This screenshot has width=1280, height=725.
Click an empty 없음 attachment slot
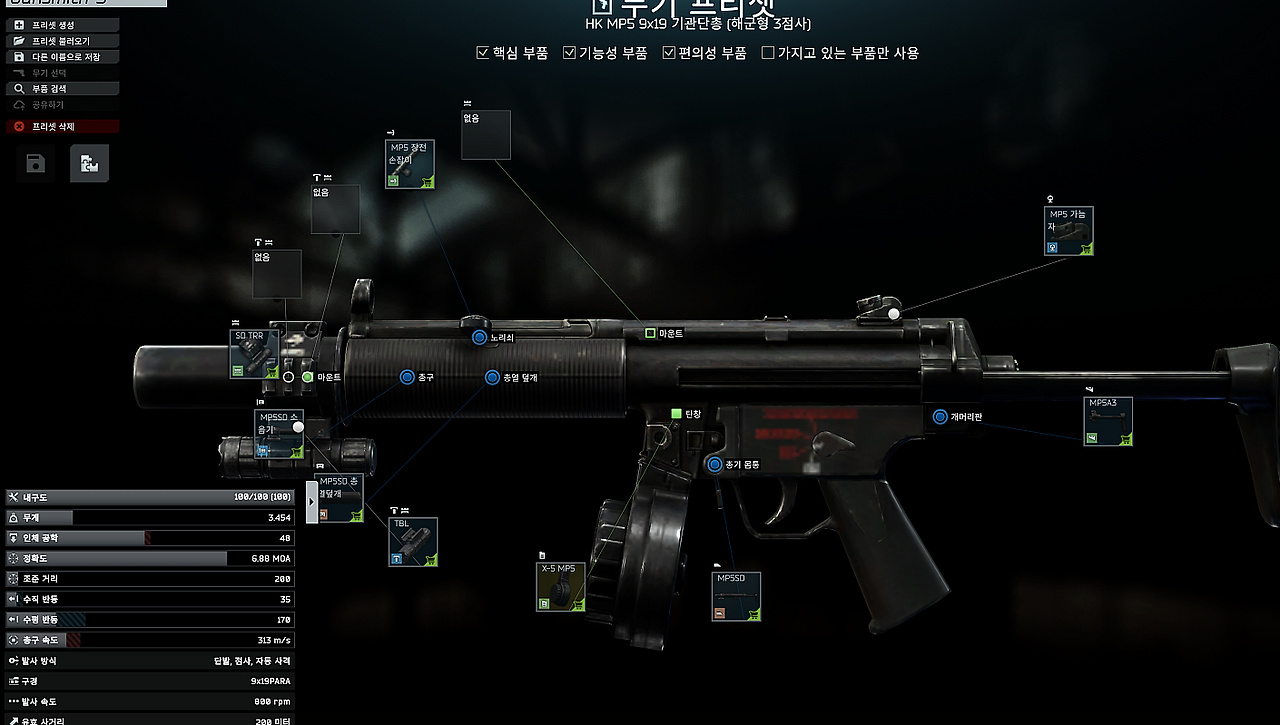[x=335, y=207]
